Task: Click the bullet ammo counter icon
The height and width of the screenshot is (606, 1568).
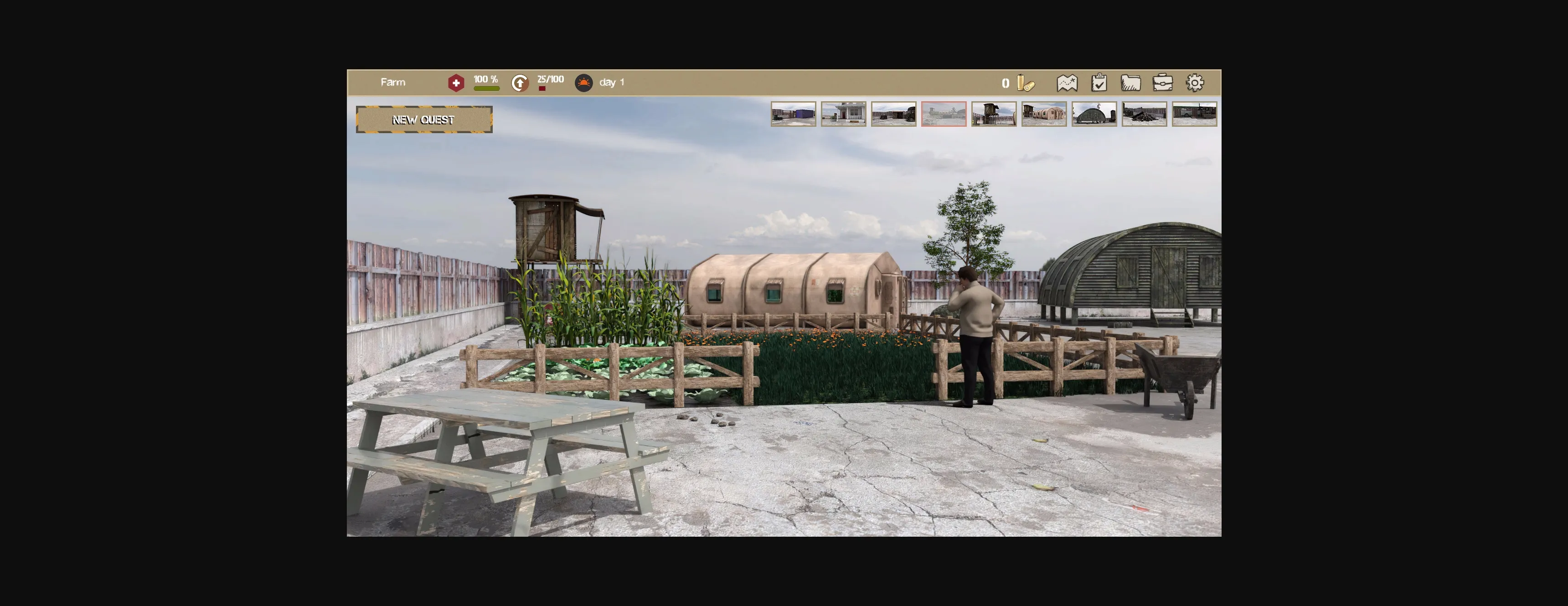Action: (1024, 83)
